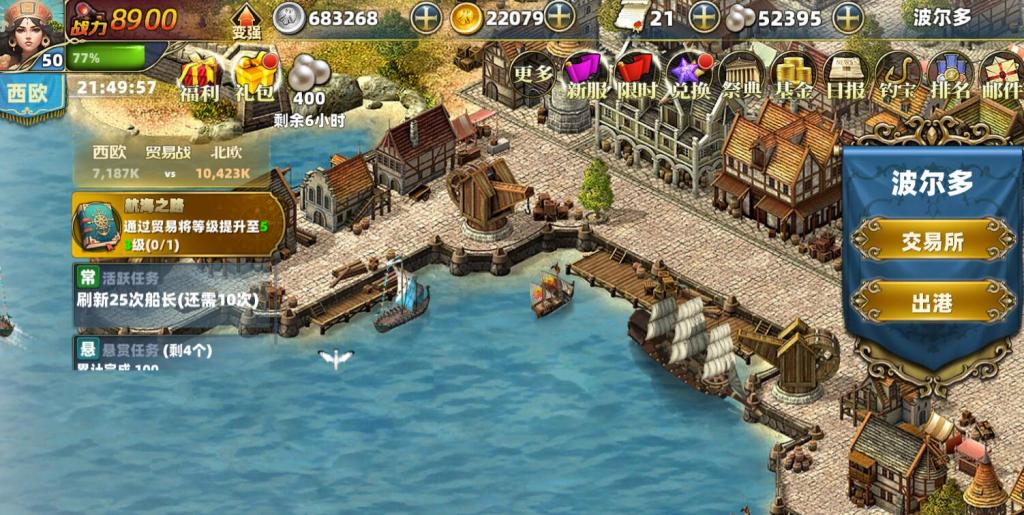Viewport: 1024px width, 515px height.
Task: Tap the 变强 power-up arrow
Action: coord(246,22)
